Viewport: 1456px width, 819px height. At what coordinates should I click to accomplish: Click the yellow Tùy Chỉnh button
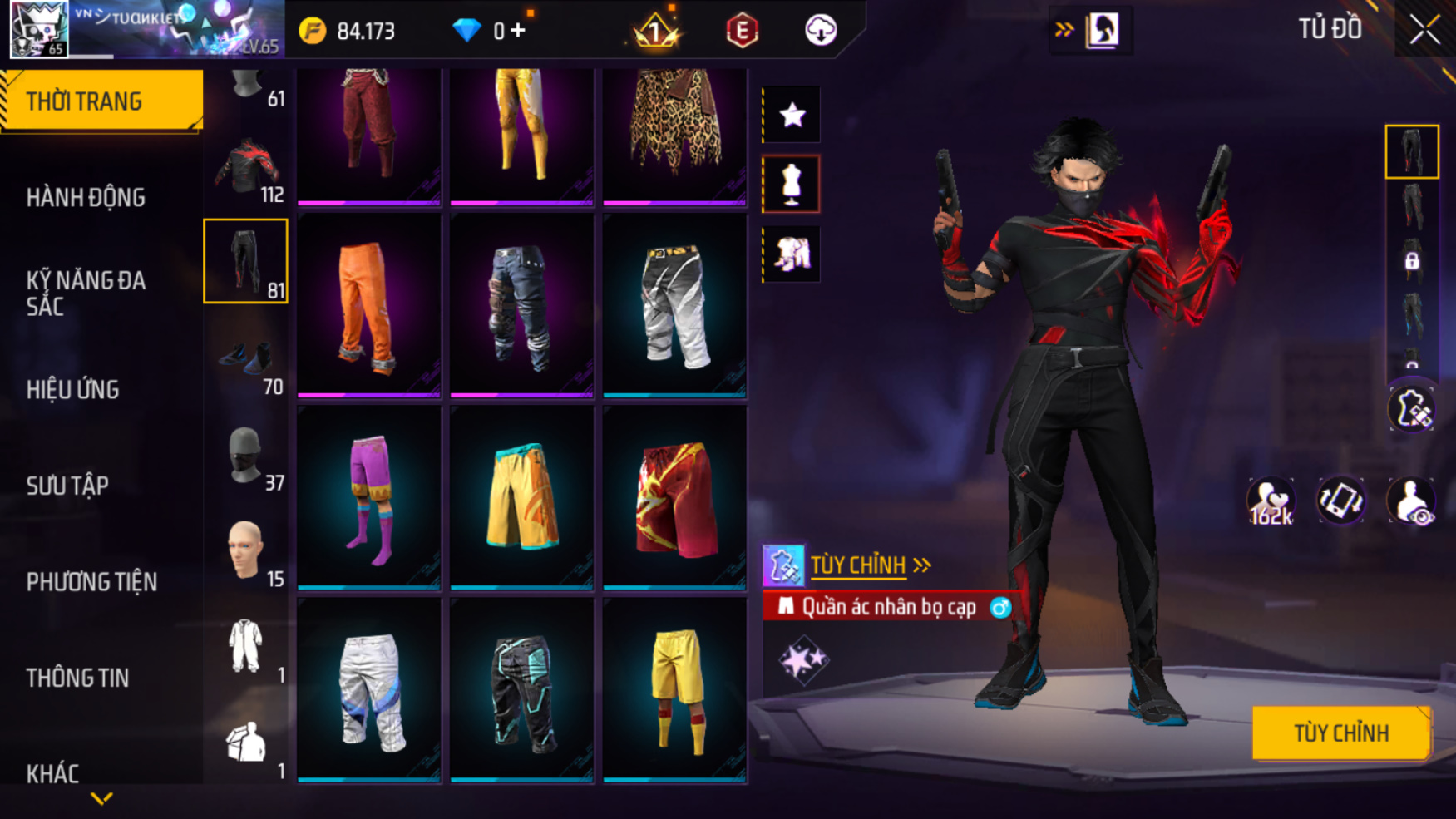point(1340,733)
